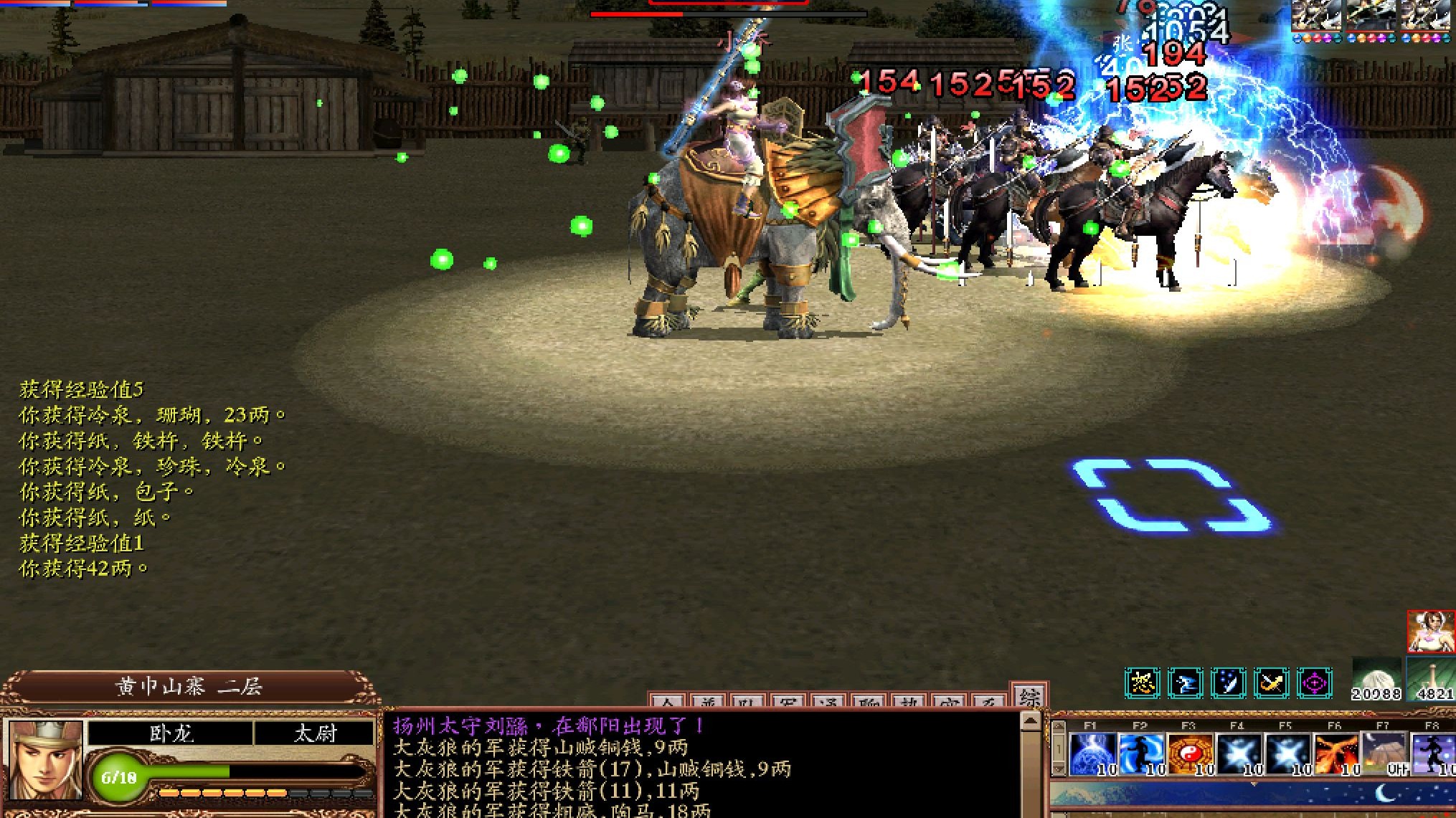
Task: Click the blue feather sparkle status icon
Action: tap(1228, 683)
